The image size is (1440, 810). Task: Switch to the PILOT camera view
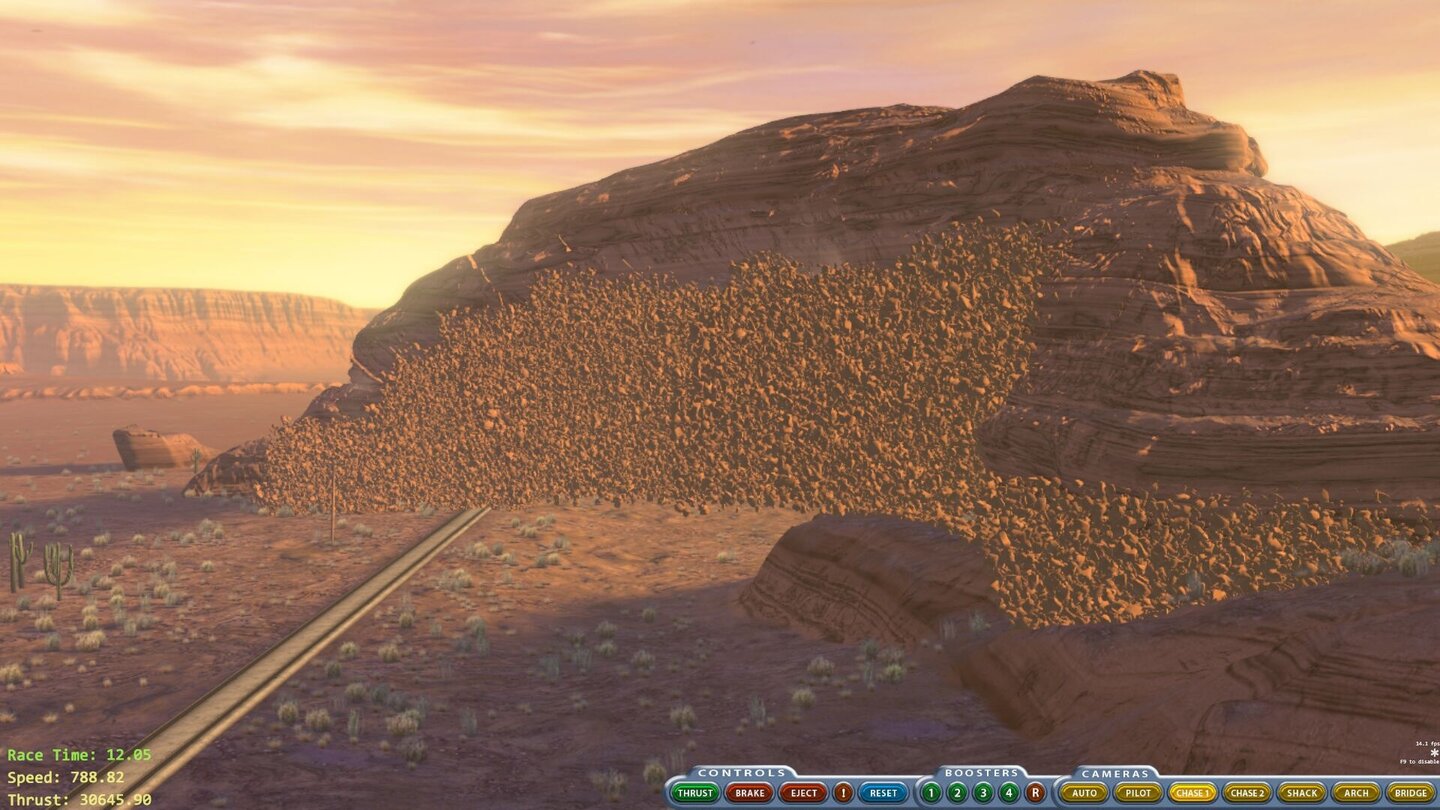point(1139,793)
